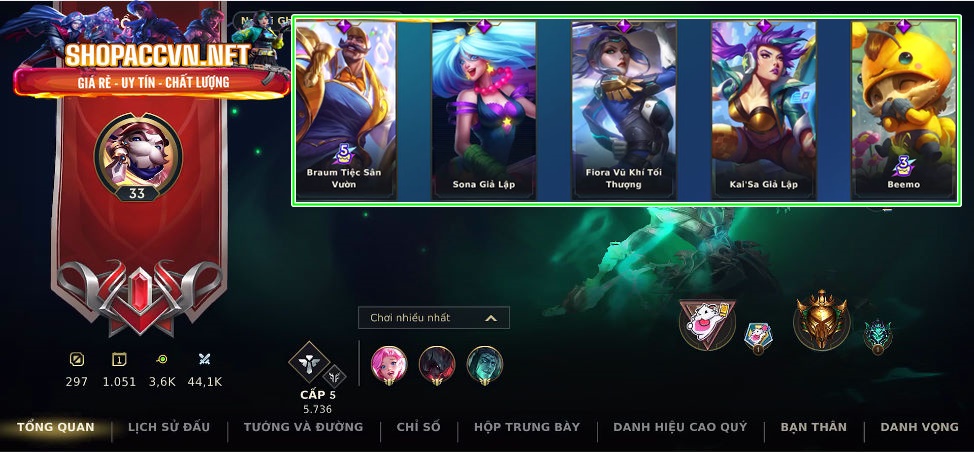Image resolution: width=974 pixels, height=452 pixels.
Task: Click the Cấp 5 mastery emblem
Action: (309, 364)
